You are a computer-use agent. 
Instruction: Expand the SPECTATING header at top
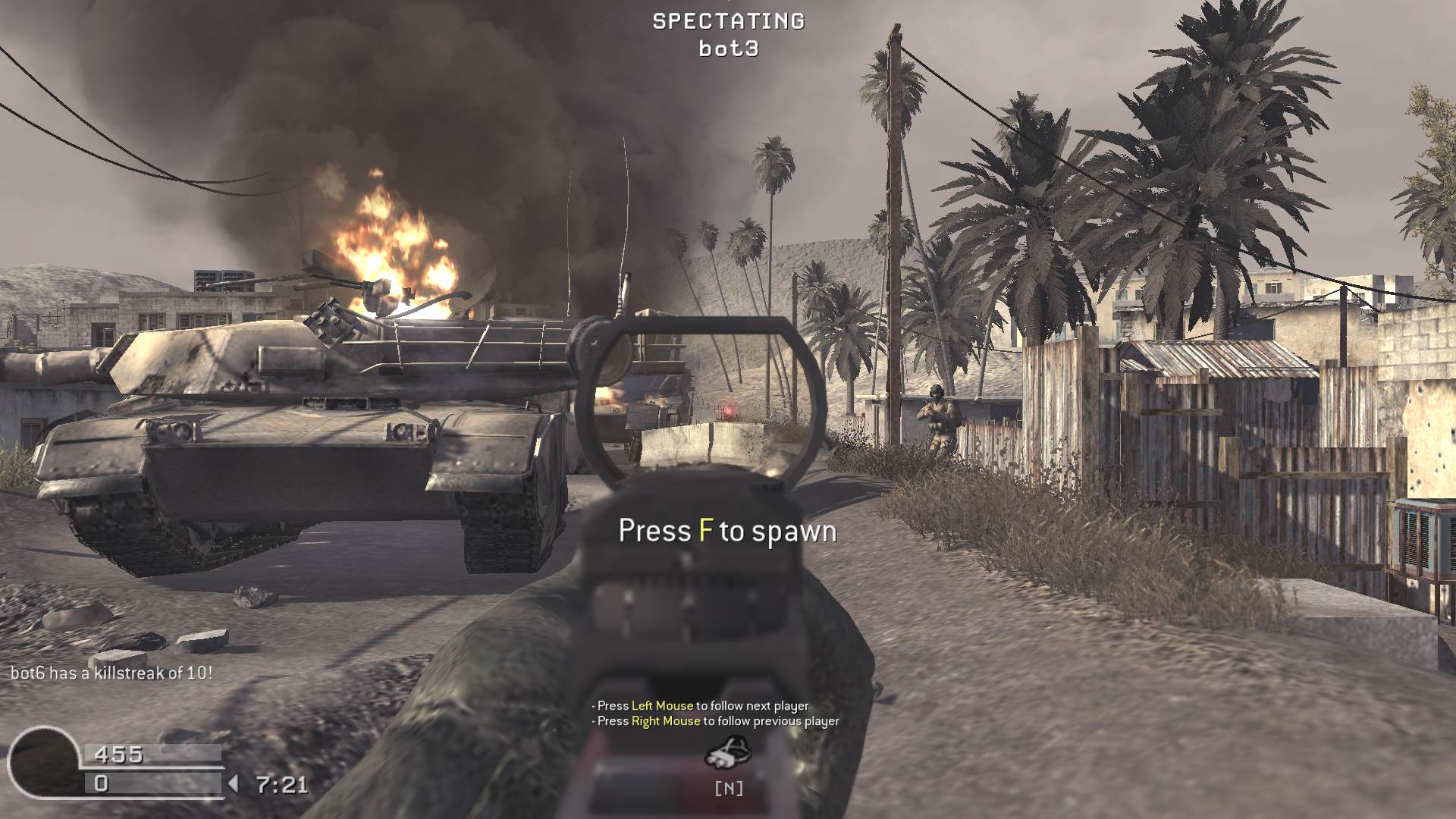(x=727, y=22)
